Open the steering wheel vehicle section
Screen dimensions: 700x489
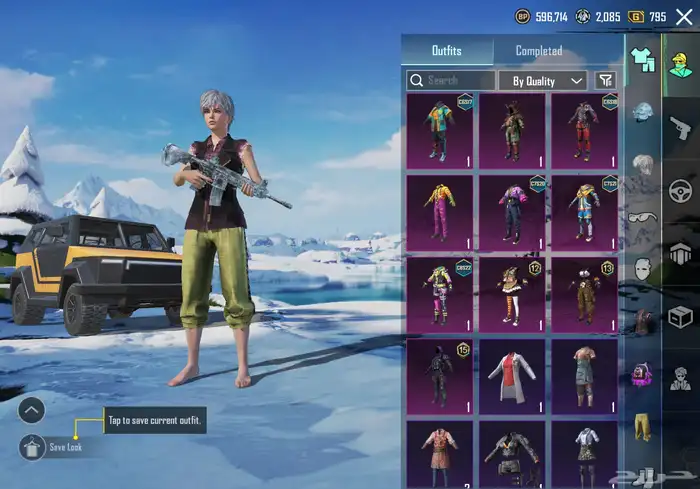pos(680,189)
